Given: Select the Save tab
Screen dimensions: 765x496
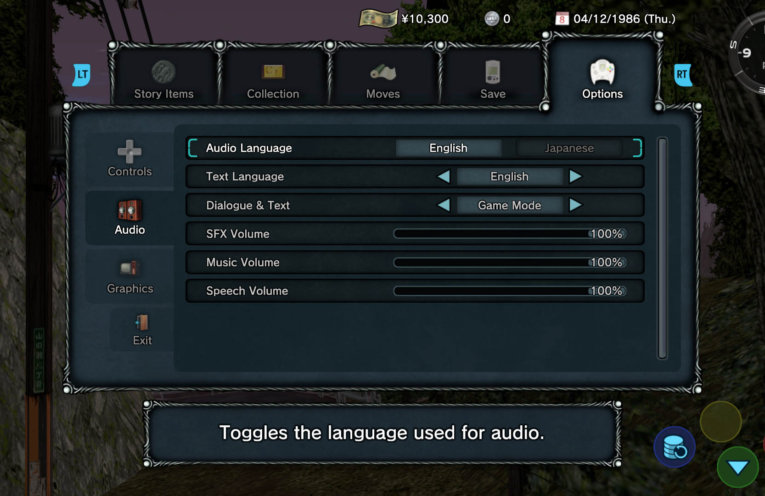Looking at the screenshot, I should [x=493, y=79].
